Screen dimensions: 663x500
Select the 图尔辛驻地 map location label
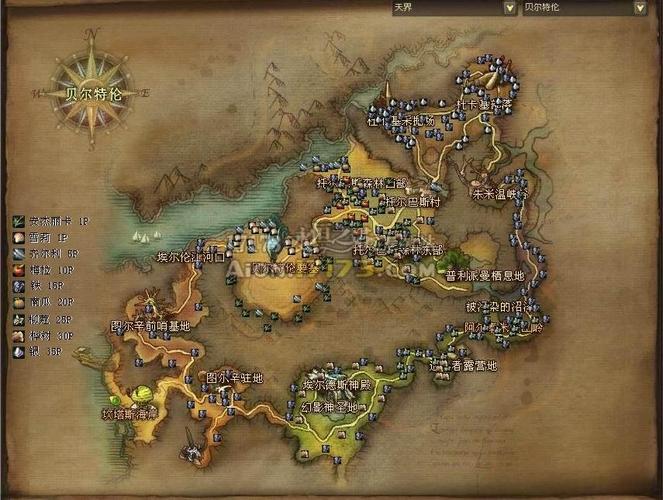234,378
